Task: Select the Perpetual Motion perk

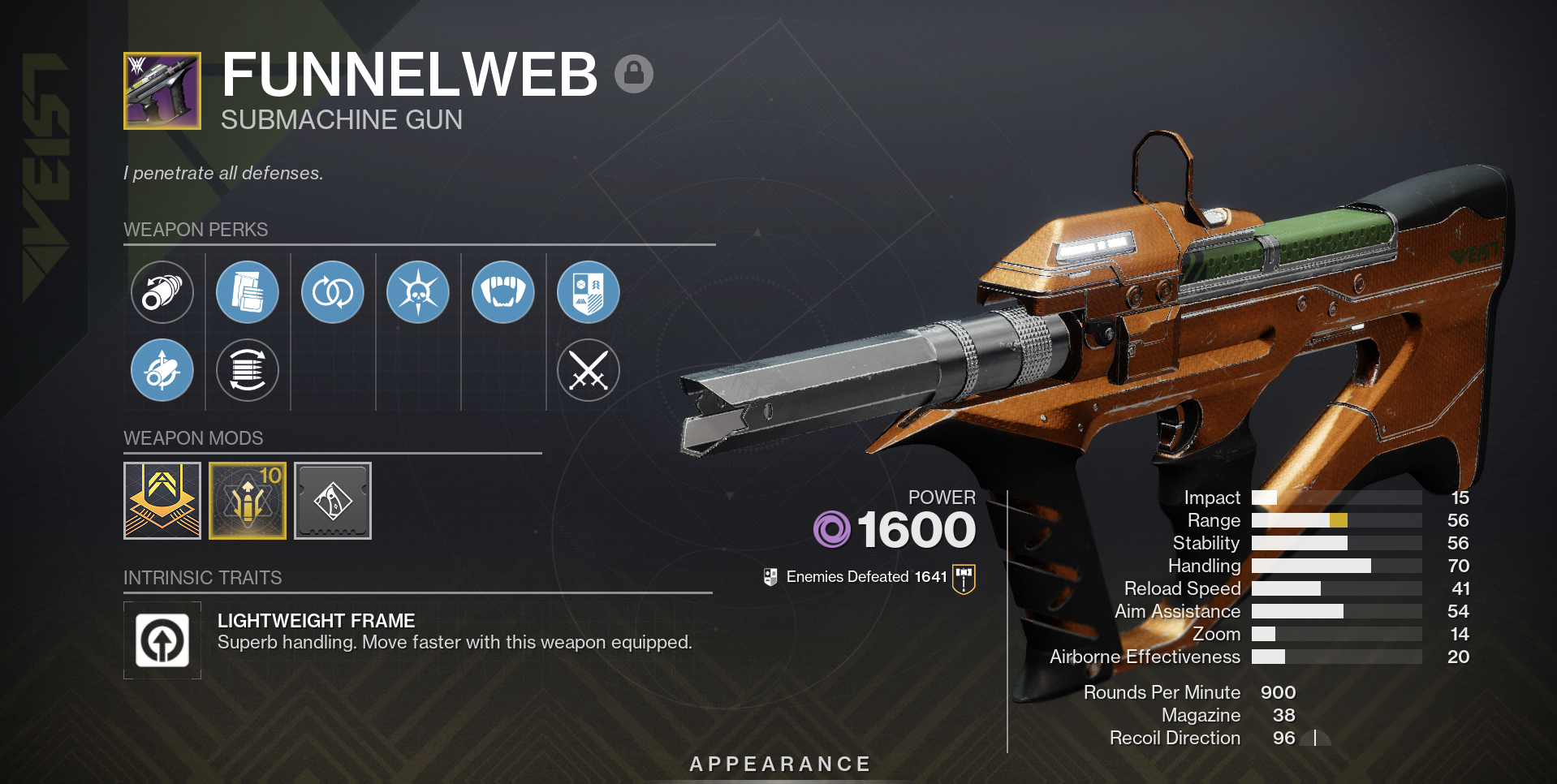Action: (x=333, y=292)
